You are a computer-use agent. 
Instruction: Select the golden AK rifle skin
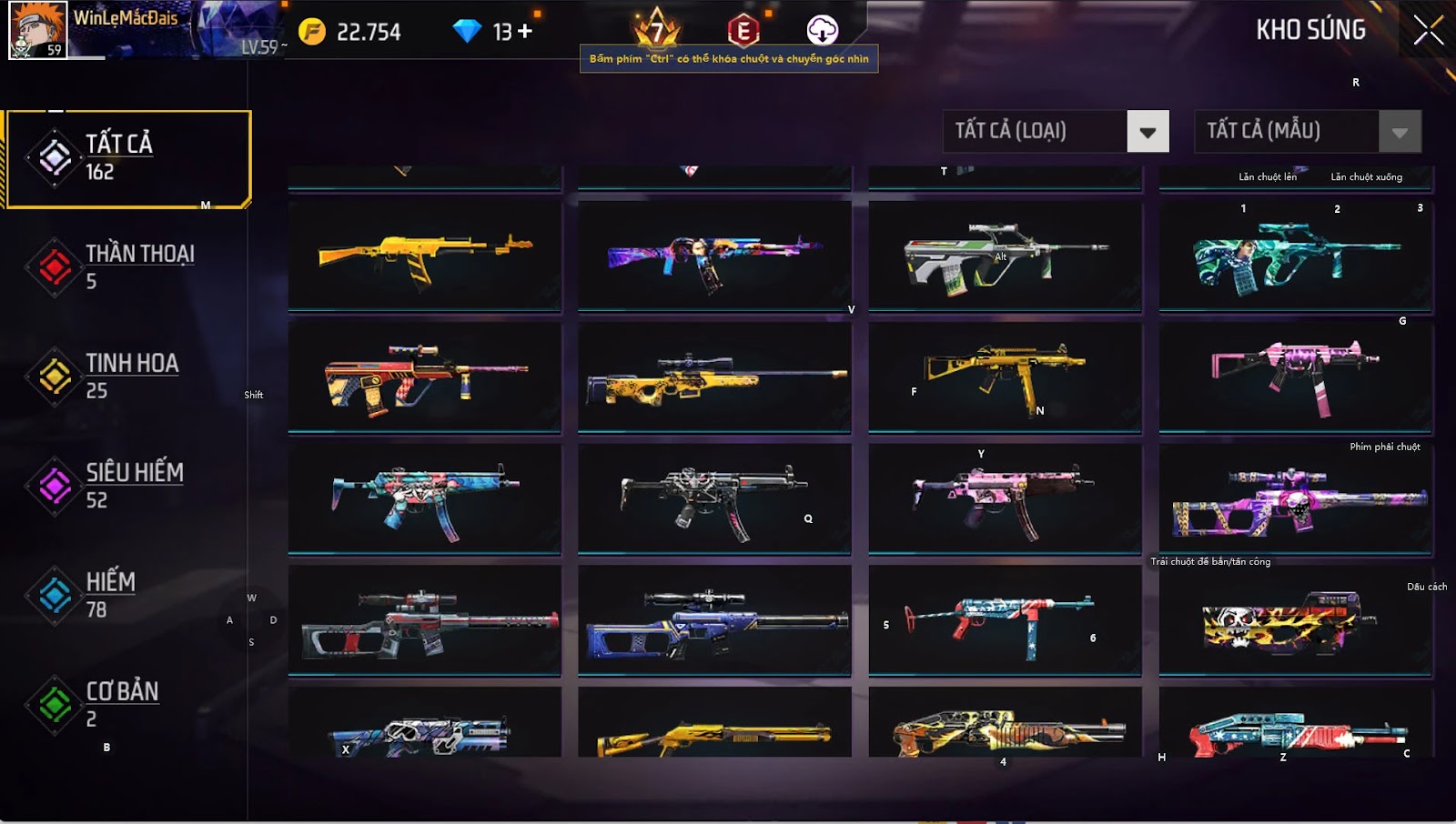click(x=424, y=255)
